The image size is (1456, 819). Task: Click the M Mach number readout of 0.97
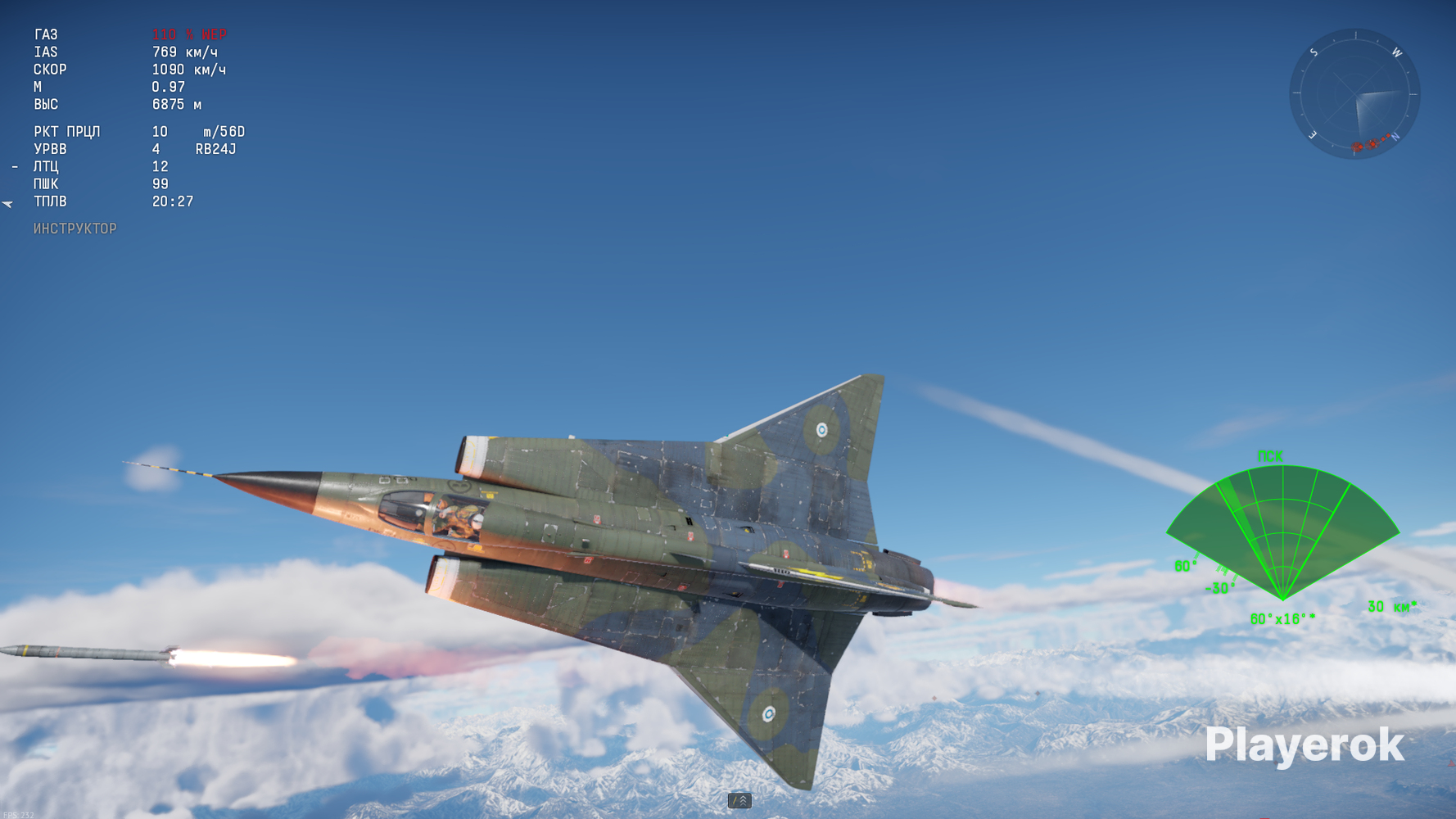[123, 87]
